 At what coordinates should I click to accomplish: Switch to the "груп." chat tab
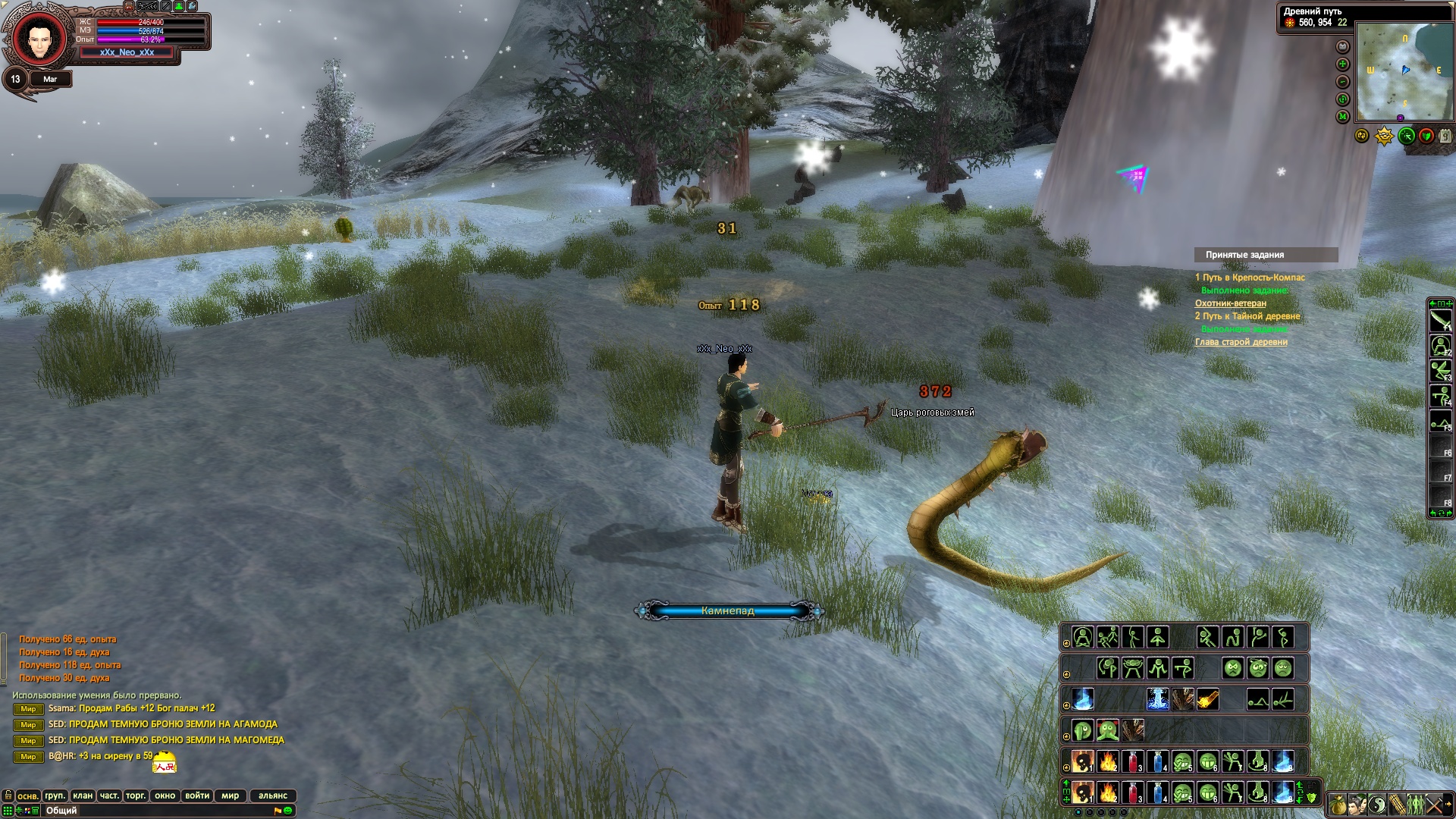[x=55, y=795]
